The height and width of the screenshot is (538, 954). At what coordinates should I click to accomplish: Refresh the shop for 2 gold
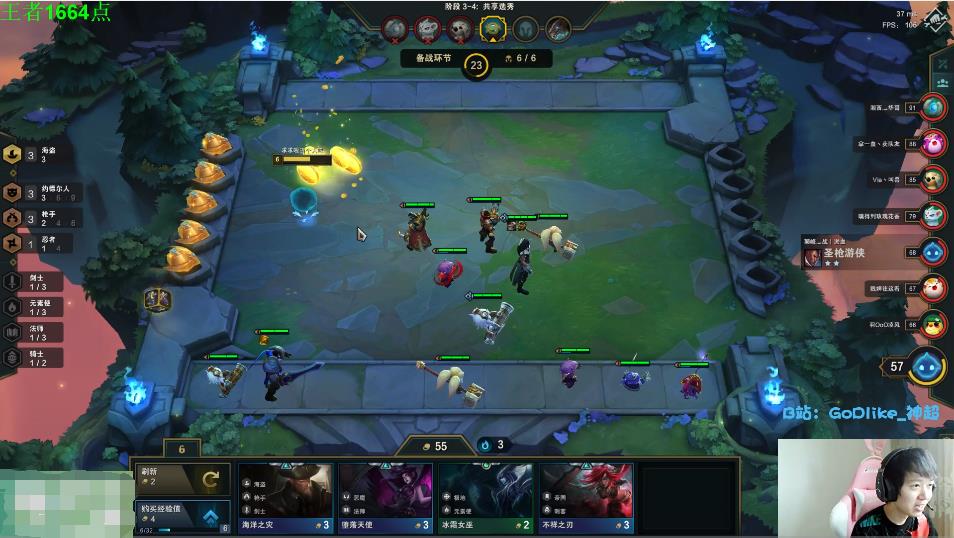[183, 479]
